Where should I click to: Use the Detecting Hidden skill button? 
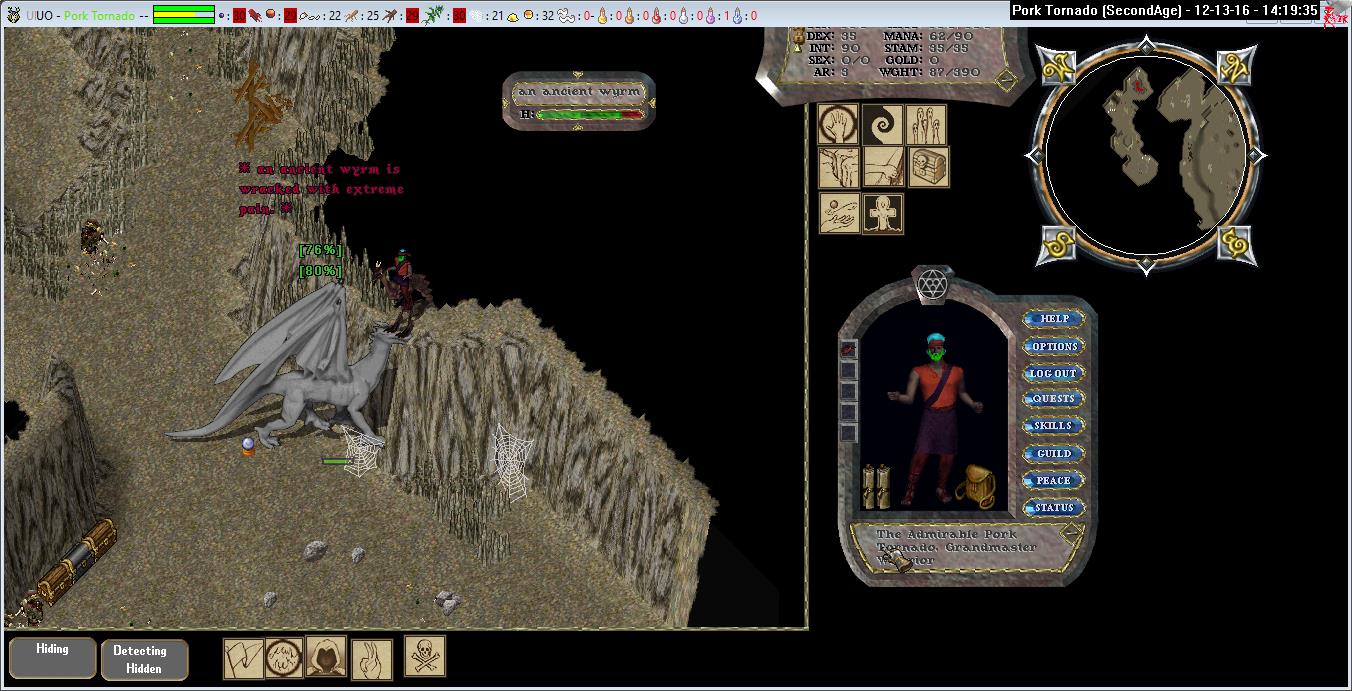coord(144,659)
